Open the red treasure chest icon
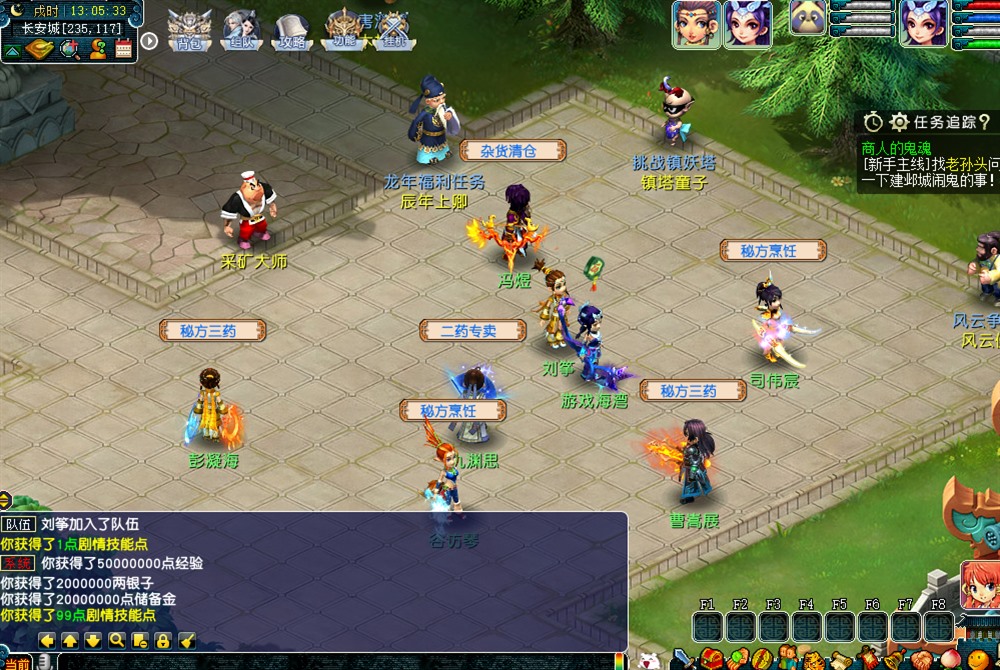1000x670 pixels. pos(711,659)
